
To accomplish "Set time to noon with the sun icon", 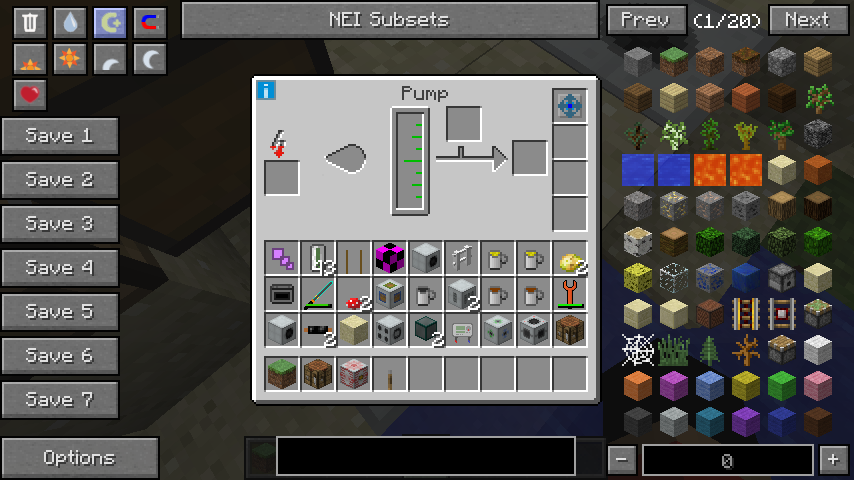I will (69, 59).
